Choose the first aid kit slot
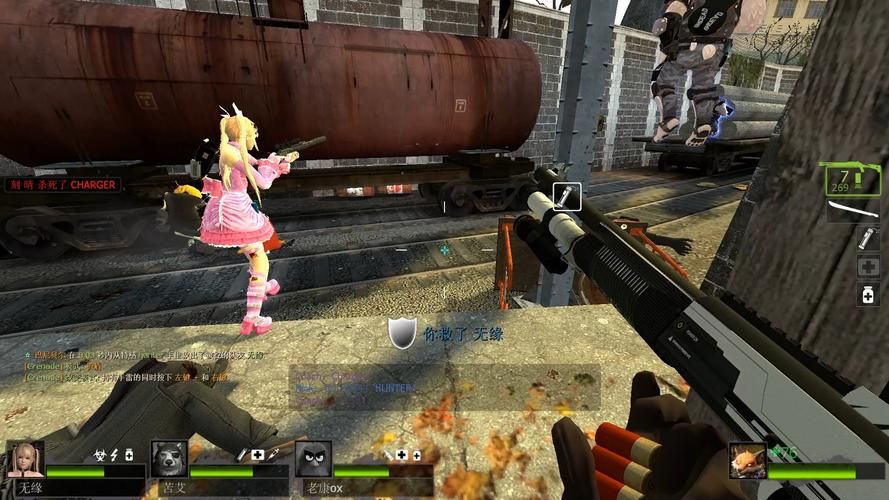 tap(867, 267)
